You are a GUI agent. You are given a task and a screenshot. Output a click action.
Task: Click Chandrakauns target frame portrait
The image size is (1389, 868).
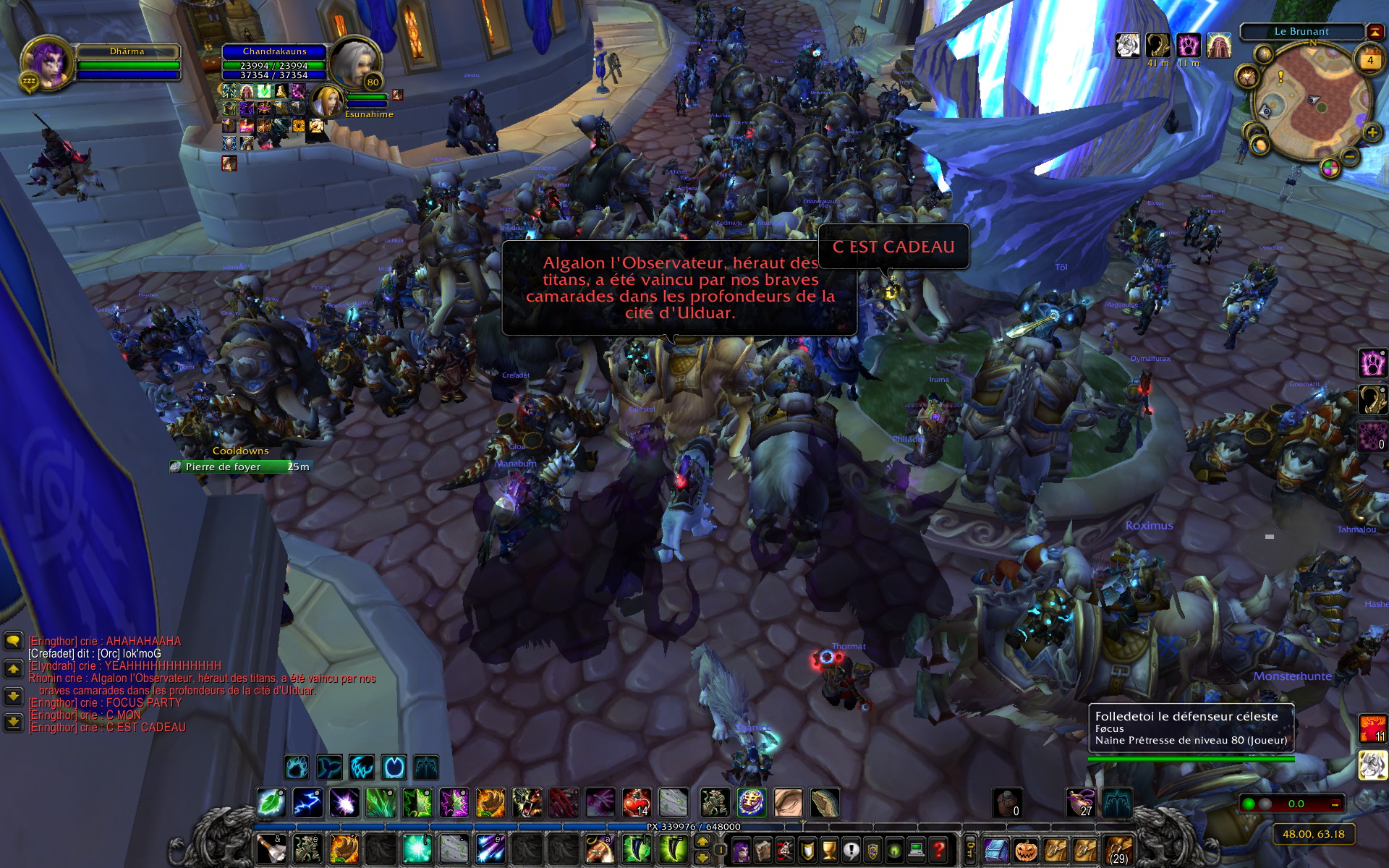tap(356, 62)
